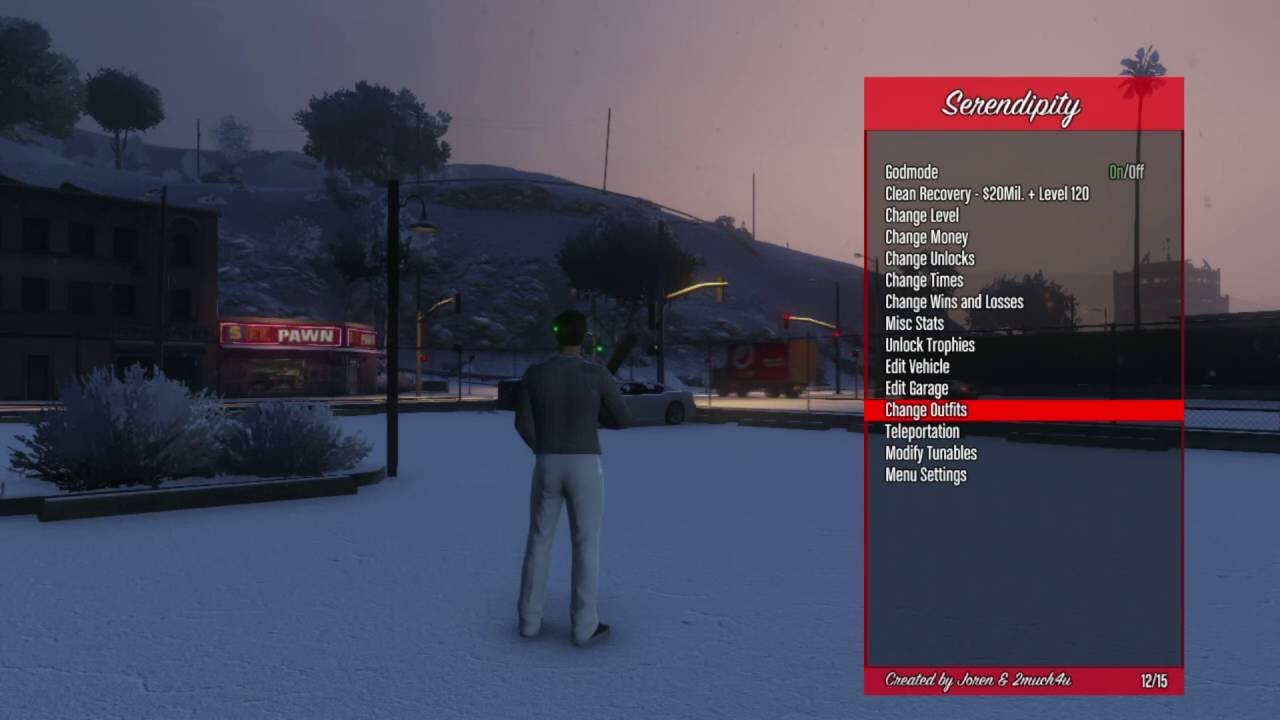Open the Edit Vehicle submenu

tap(917, 367)
